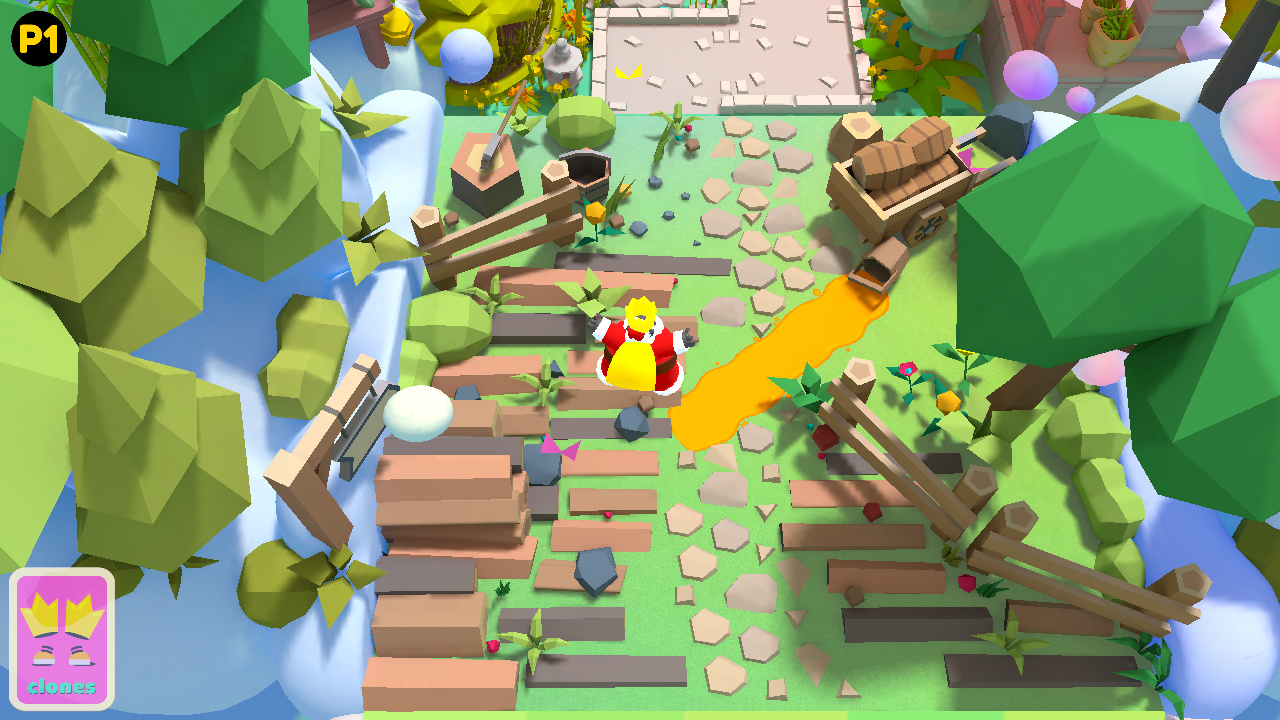Image resolution: width=1280 pixels, height=720 pixels.
Task: Click the sneakers icon on the clones card
Action: [x=62, y=655]
